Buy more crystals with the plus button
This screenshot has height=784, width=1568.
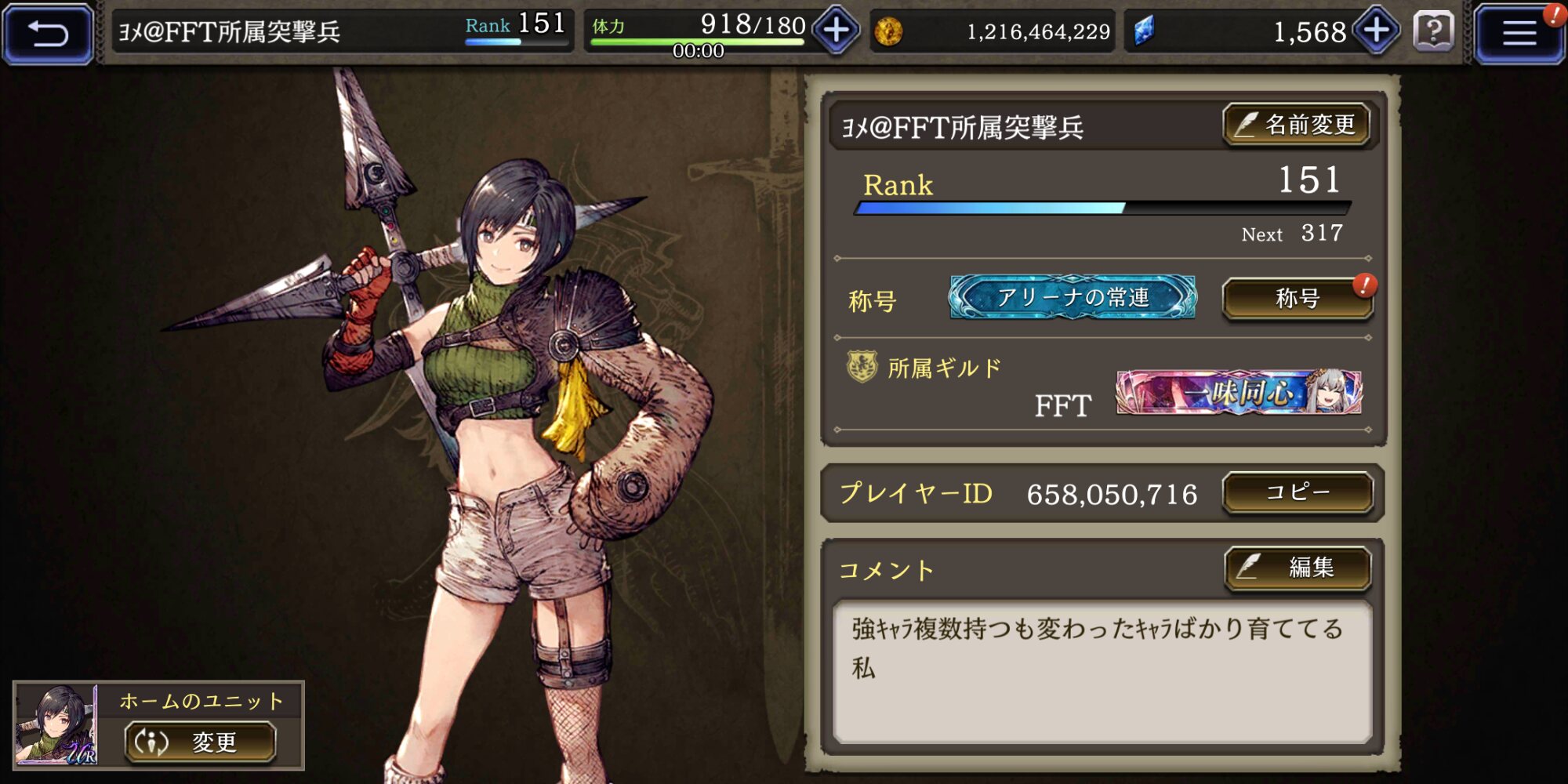point(1377,31)
